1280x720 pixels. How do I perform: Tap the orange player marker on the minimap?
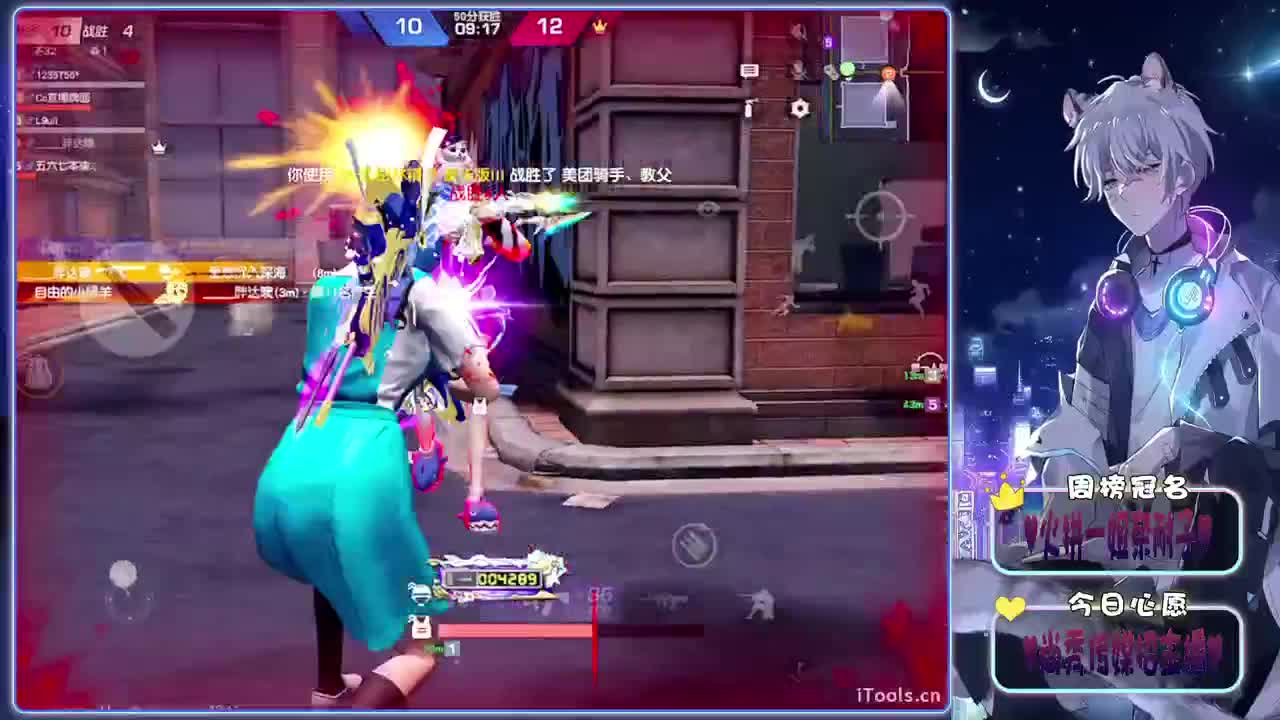point(888,71)
